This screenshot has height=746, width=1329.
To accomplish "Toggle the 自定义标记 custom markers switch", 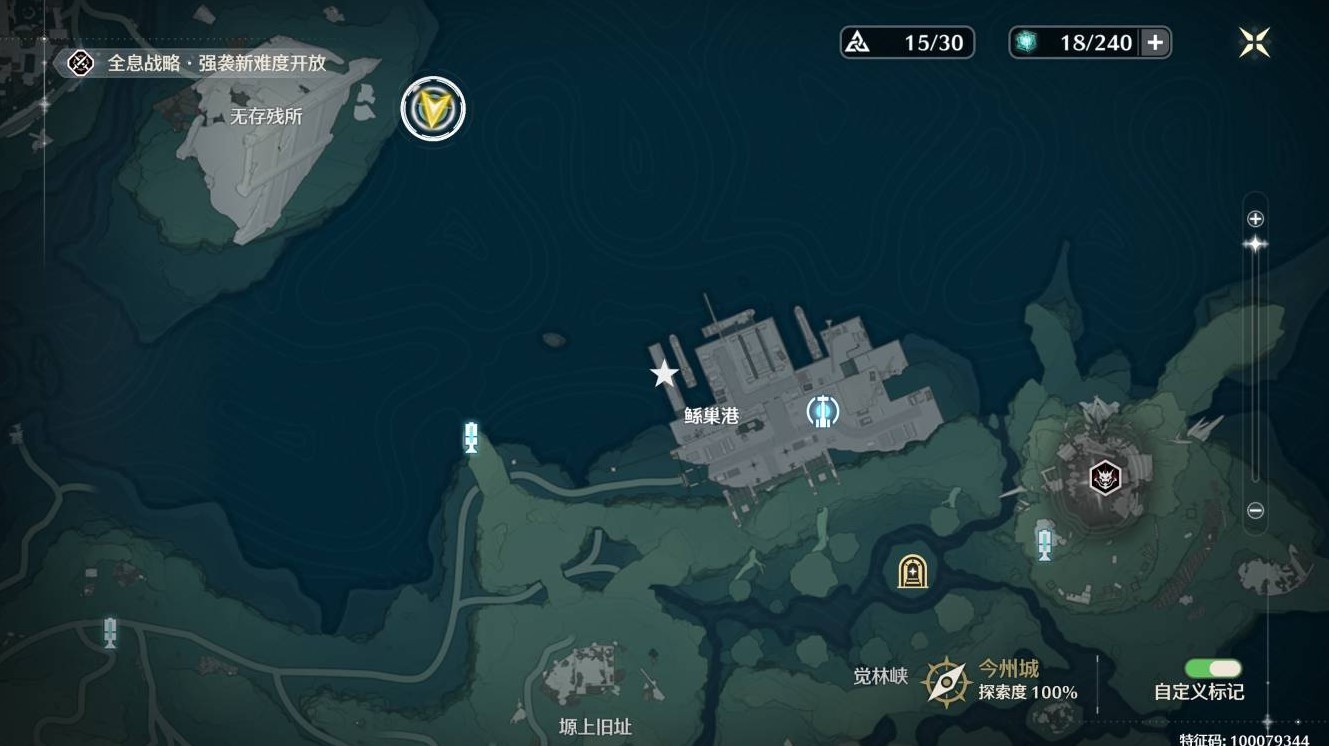I will pos(1213,669).
